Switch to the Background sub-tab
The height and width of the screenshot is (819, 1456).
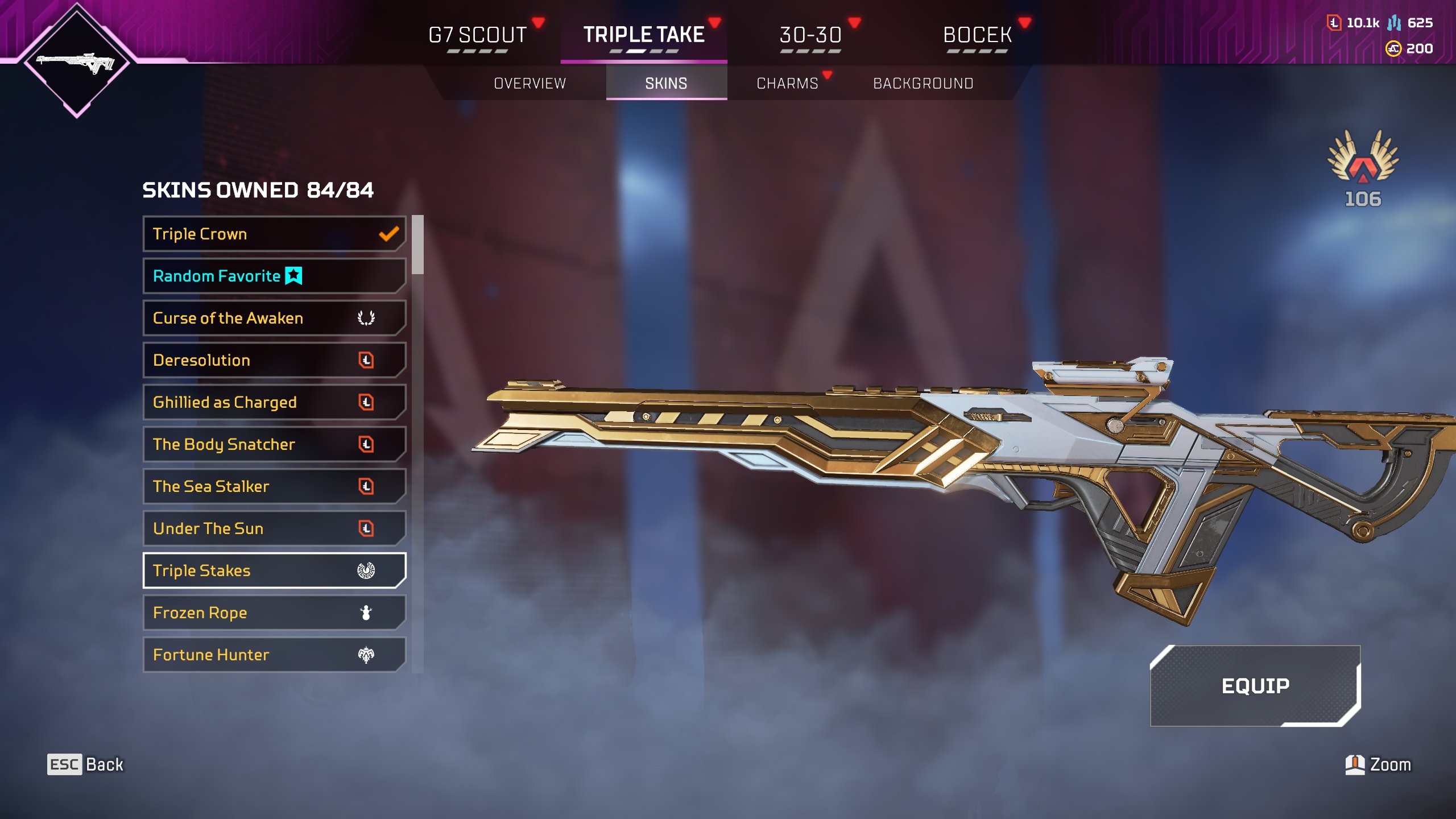(923, 84)
